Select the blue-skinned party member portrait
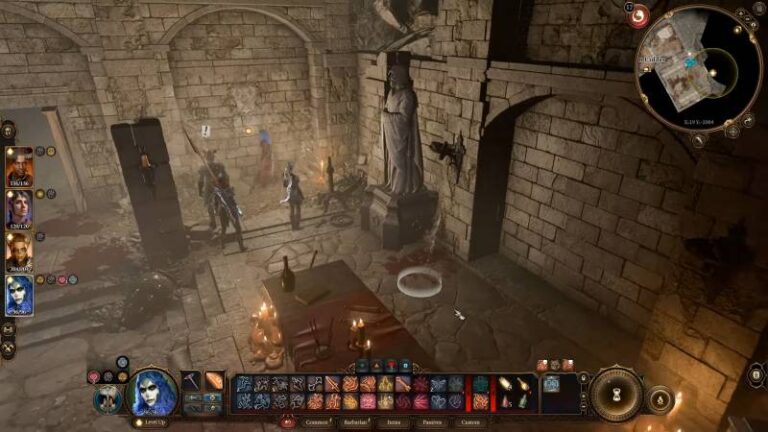 [x=19, y=295]
